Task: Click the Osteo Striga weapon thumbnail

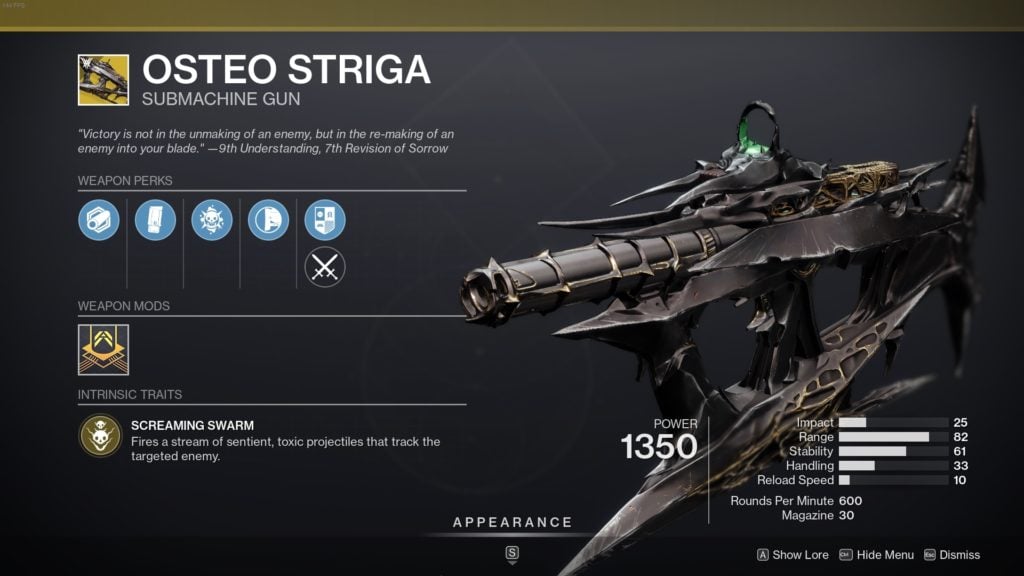Action: [x=103, y=80]
